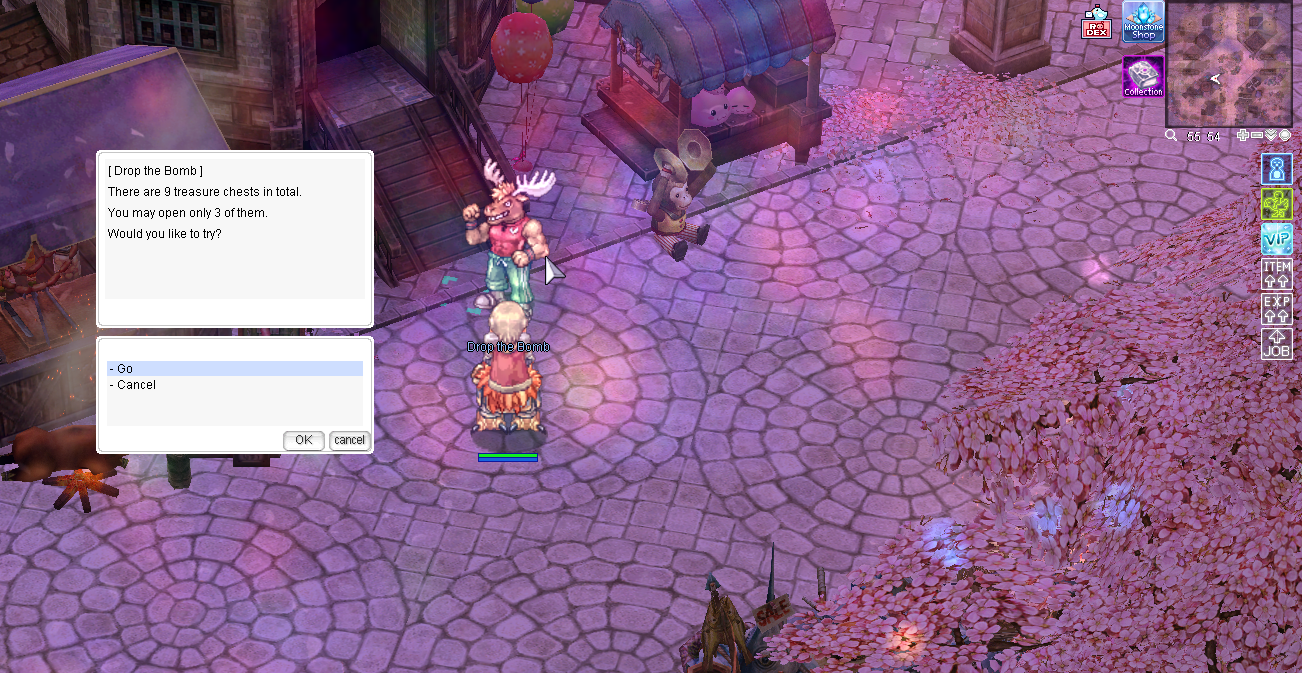Select the Cancel dialogue option

234,385
